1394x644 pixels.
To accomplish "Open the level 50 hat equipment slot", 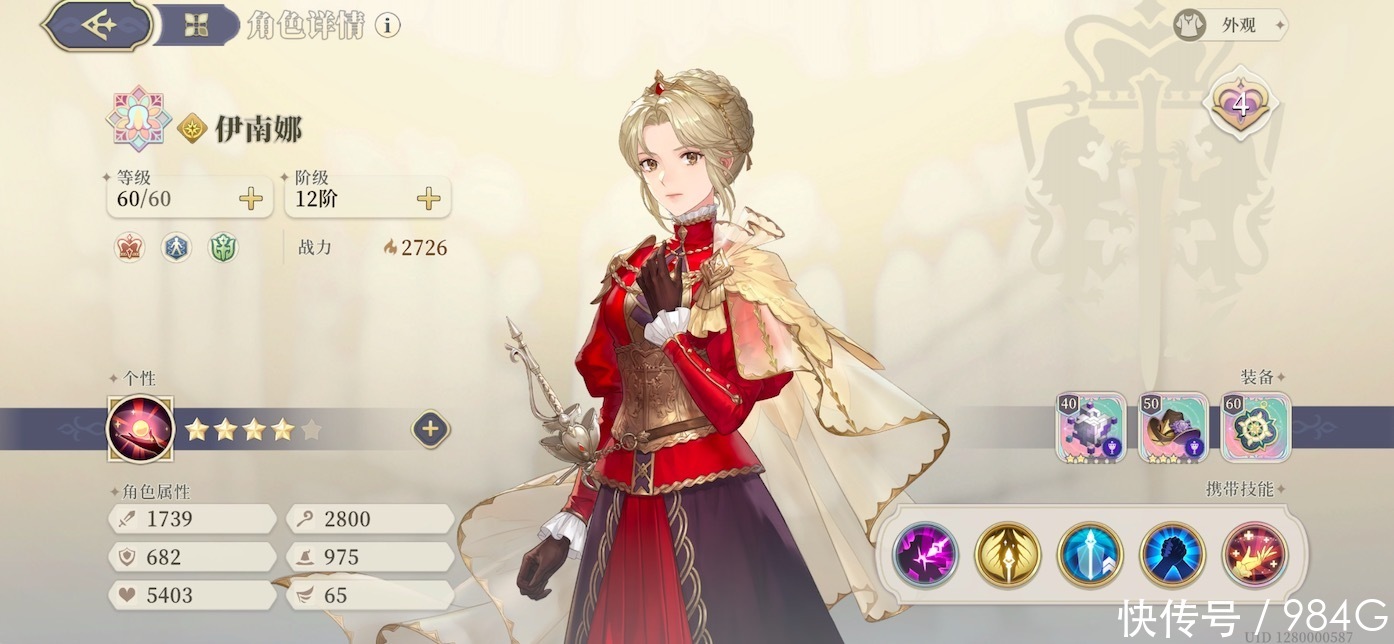I will (1173, 427).
